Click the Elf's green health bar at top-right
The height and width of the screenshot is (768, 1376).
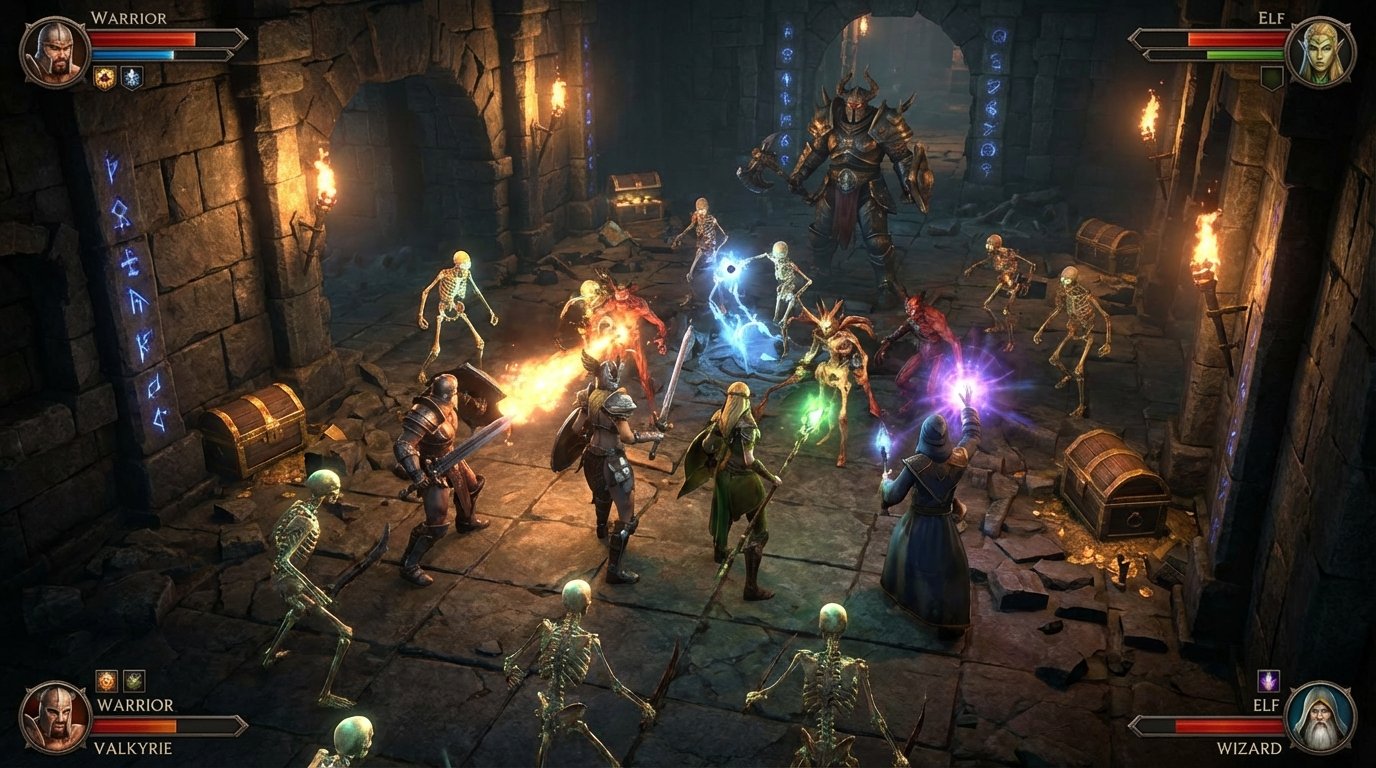(x=1244, y=55)
